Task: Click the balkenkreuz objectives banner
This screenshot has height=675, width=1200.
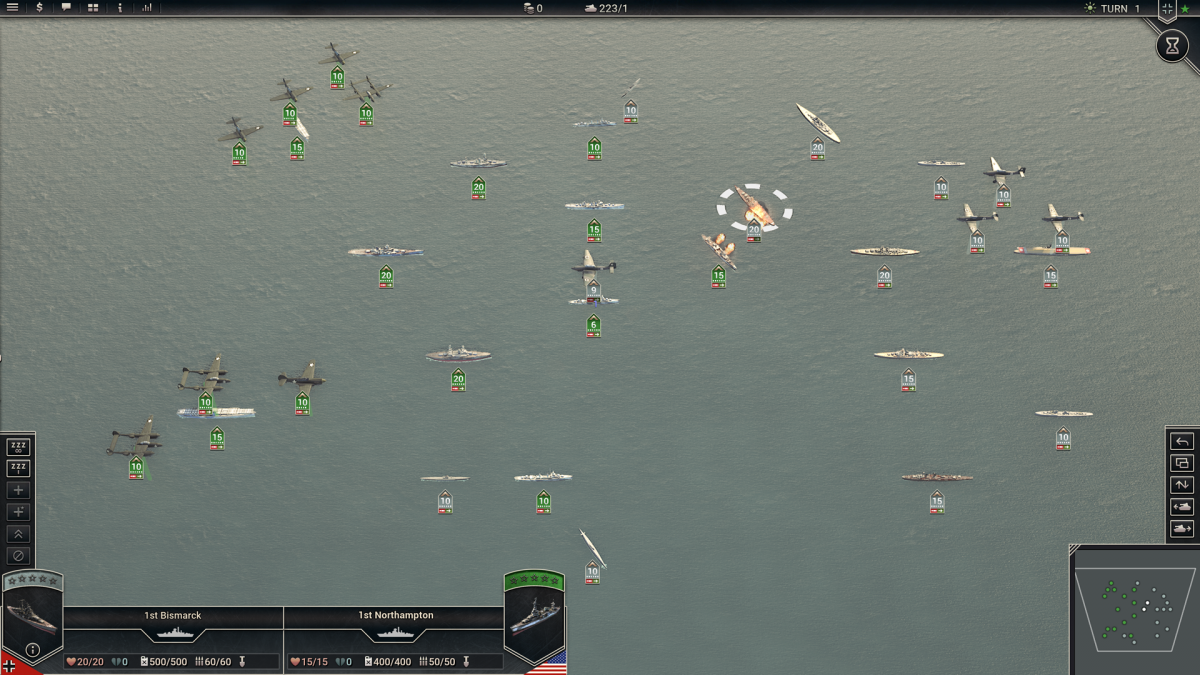Action: 1167,9
